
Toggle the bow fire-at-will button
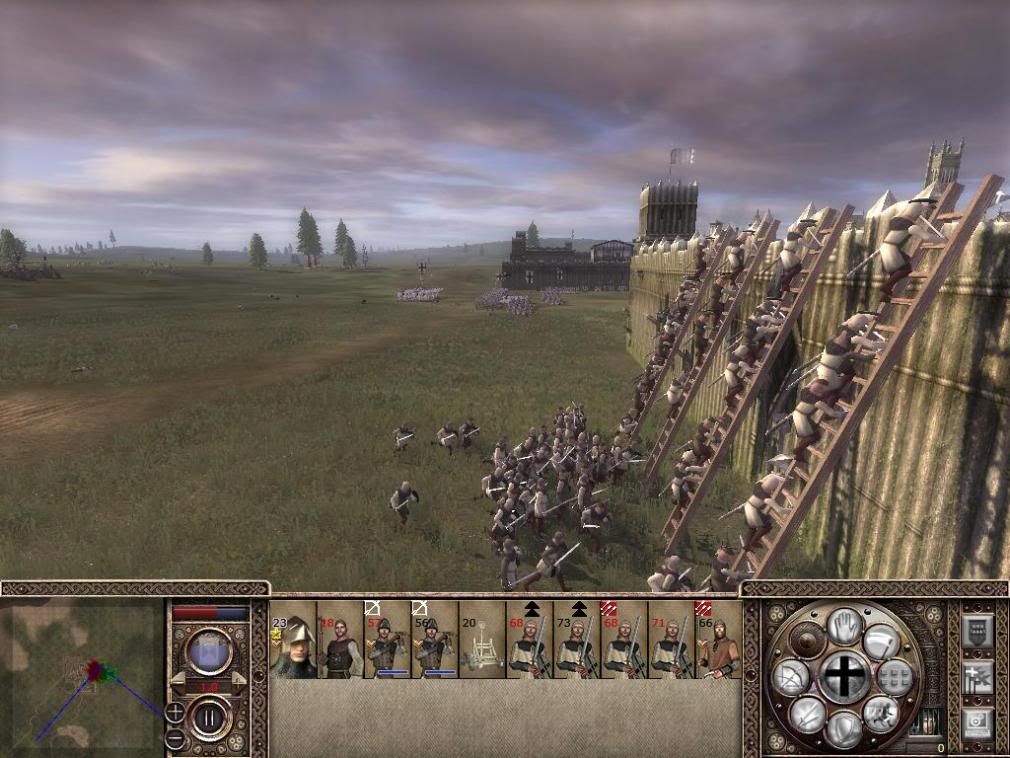point(790,679)
